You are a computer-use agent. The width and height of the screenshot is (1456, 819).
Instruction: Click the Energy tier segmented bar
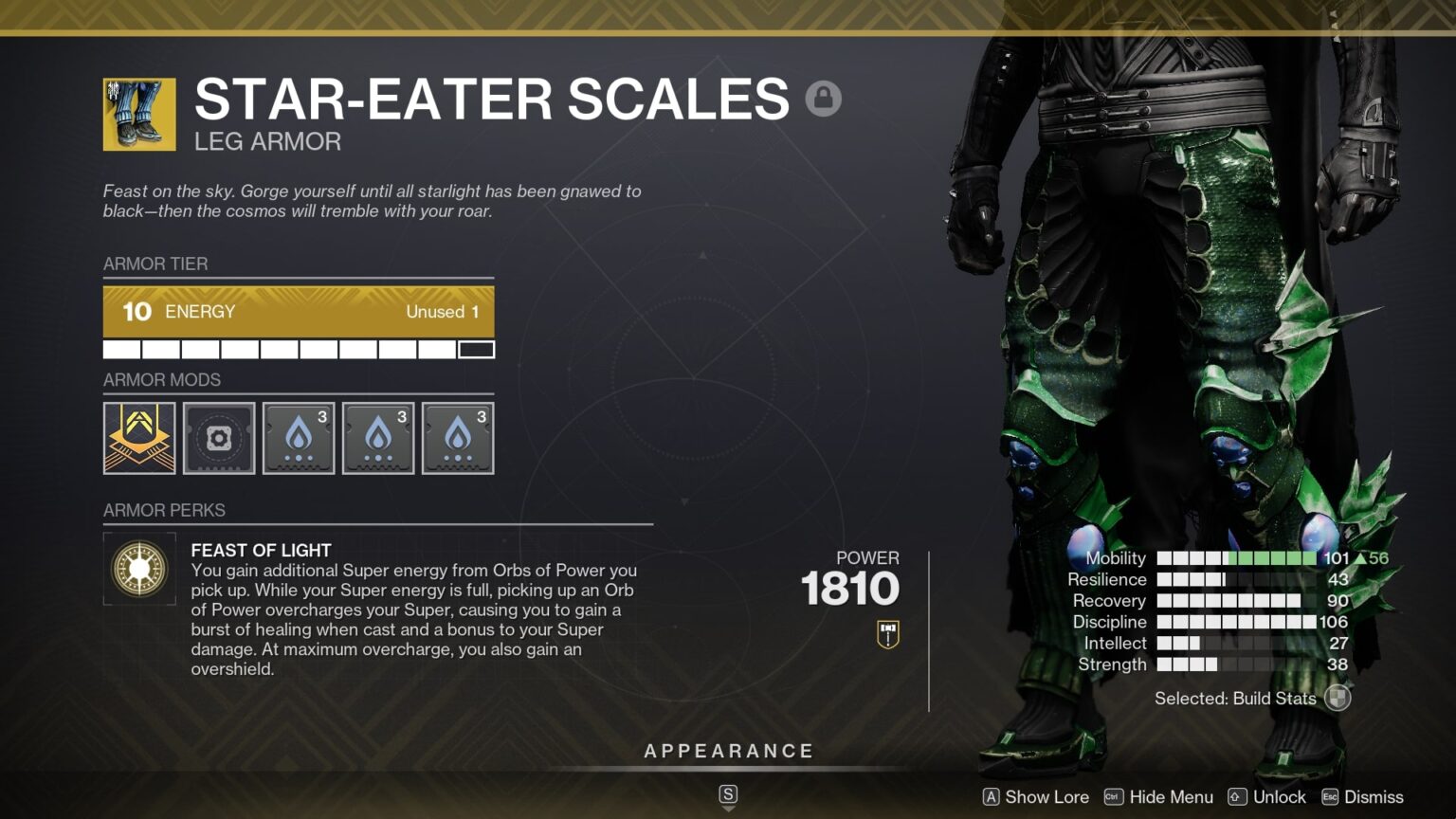tap(299, 349)
